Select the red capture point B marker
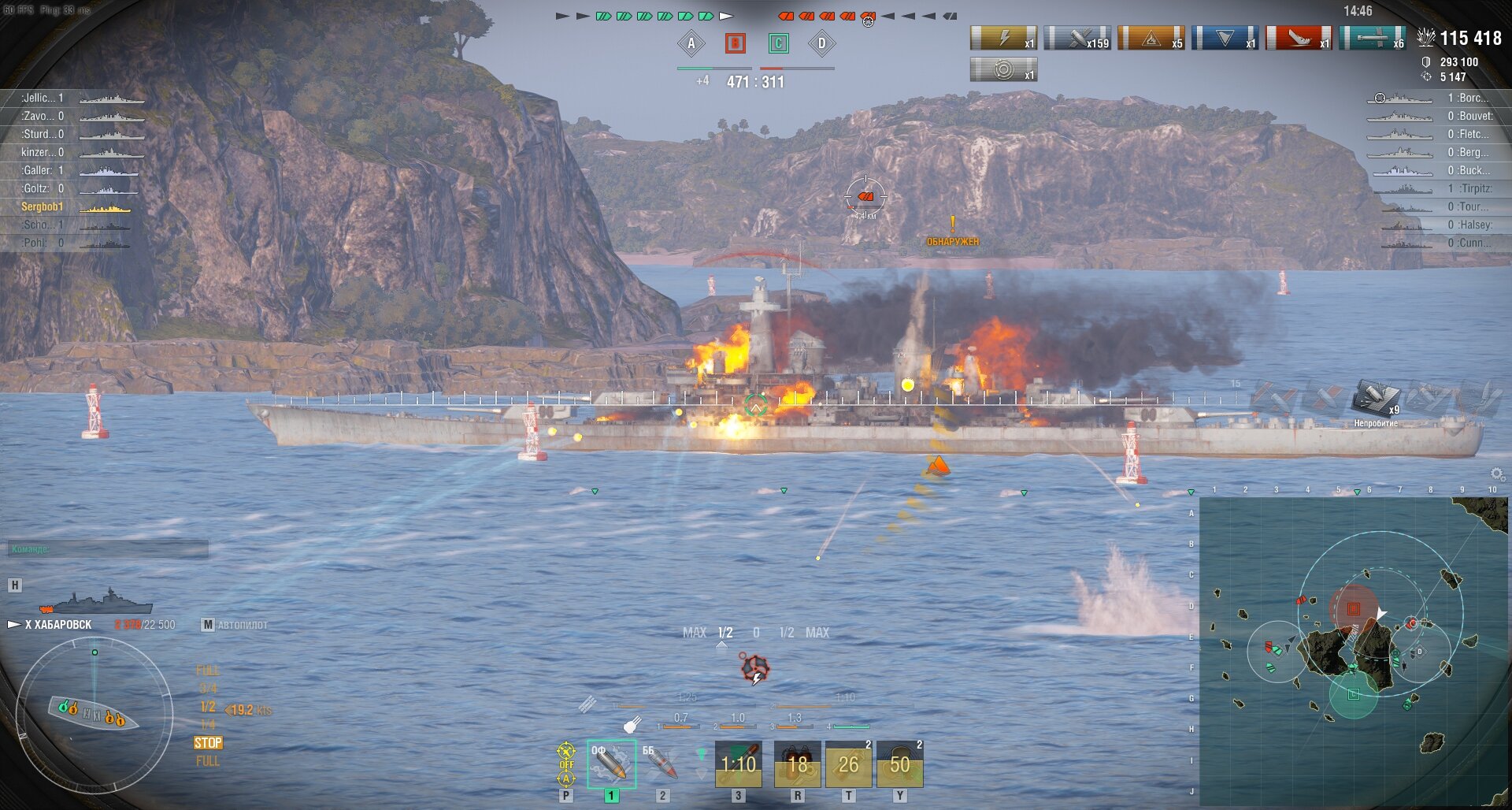 click(735, 43)
